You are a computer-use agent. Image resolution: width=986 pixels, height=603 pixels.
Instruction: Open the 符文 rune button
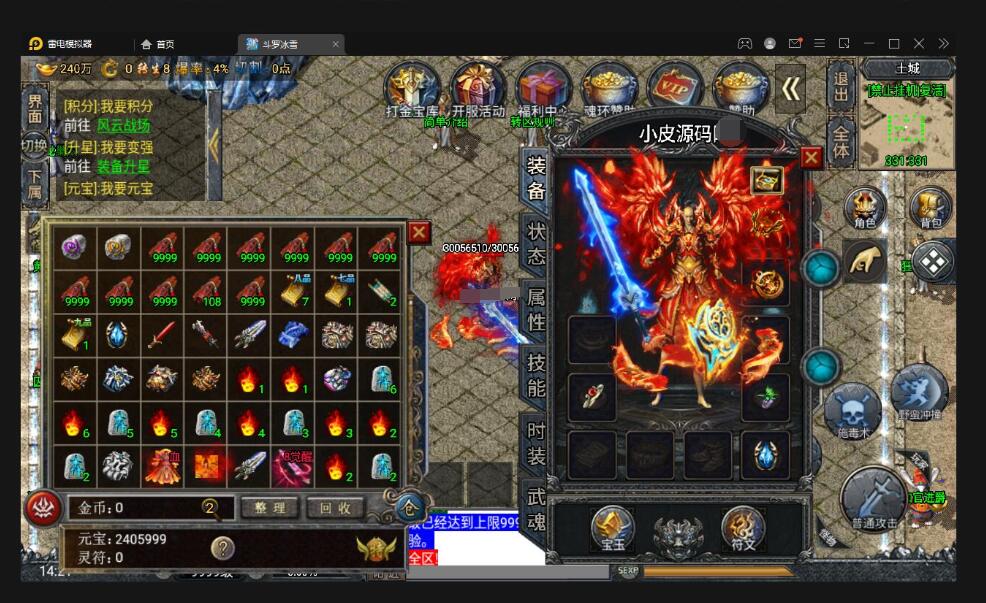pyautogui.click(x=743, y=529)
